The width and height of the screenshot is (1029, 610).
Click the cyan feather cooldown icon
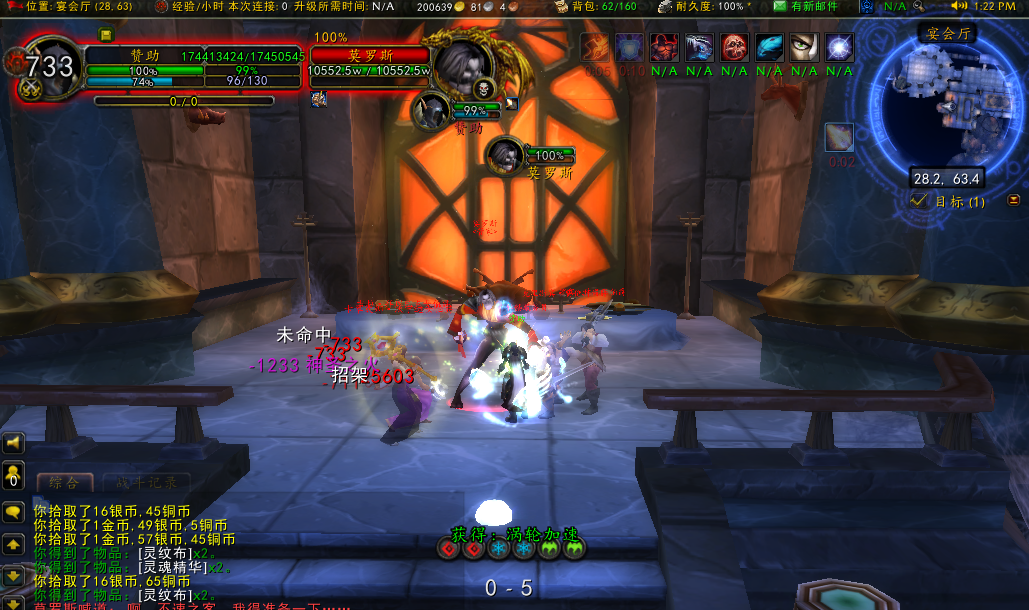point(770,47)
